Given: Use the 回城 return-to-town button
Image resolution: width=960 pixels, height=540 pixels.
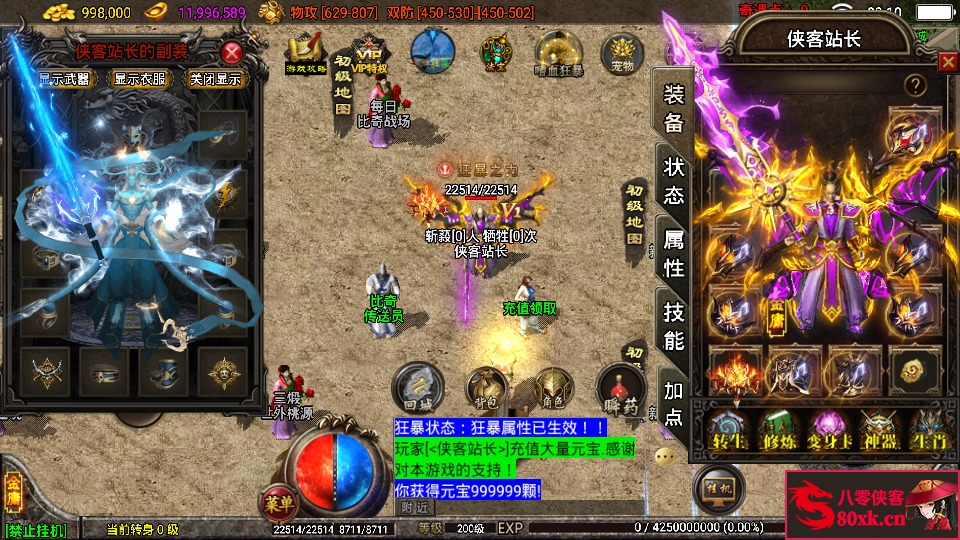Looking at the screenshot, I should 417,386.
